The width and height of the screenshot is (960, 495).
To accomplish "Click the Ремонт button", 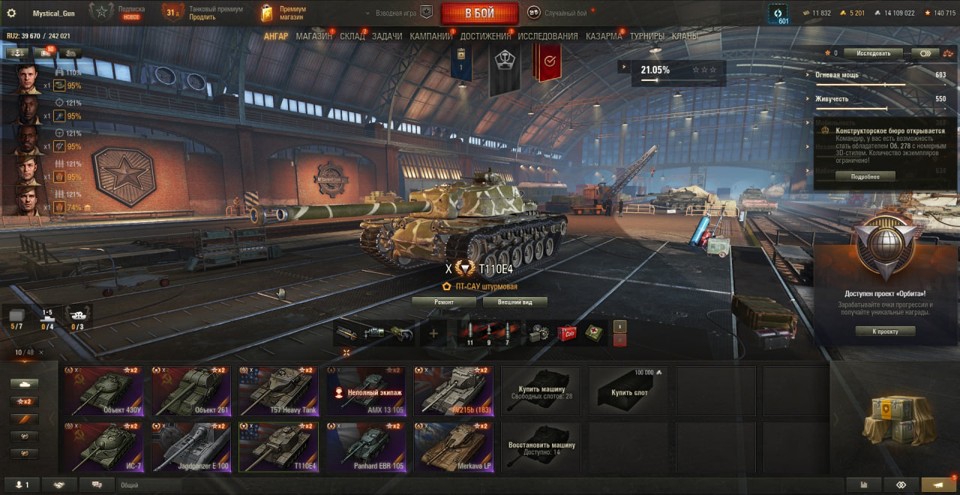I will [443, 301].
